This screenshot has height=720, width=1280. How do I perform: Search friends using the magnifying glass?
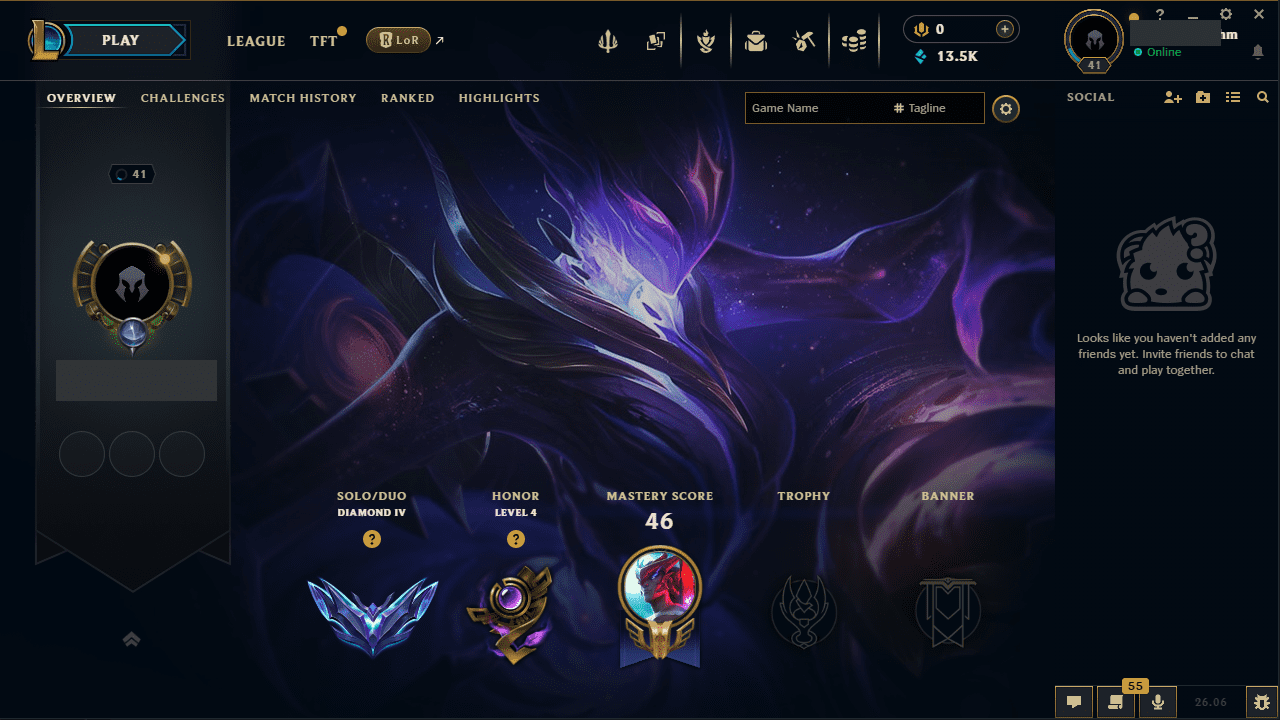[1262, 97]
